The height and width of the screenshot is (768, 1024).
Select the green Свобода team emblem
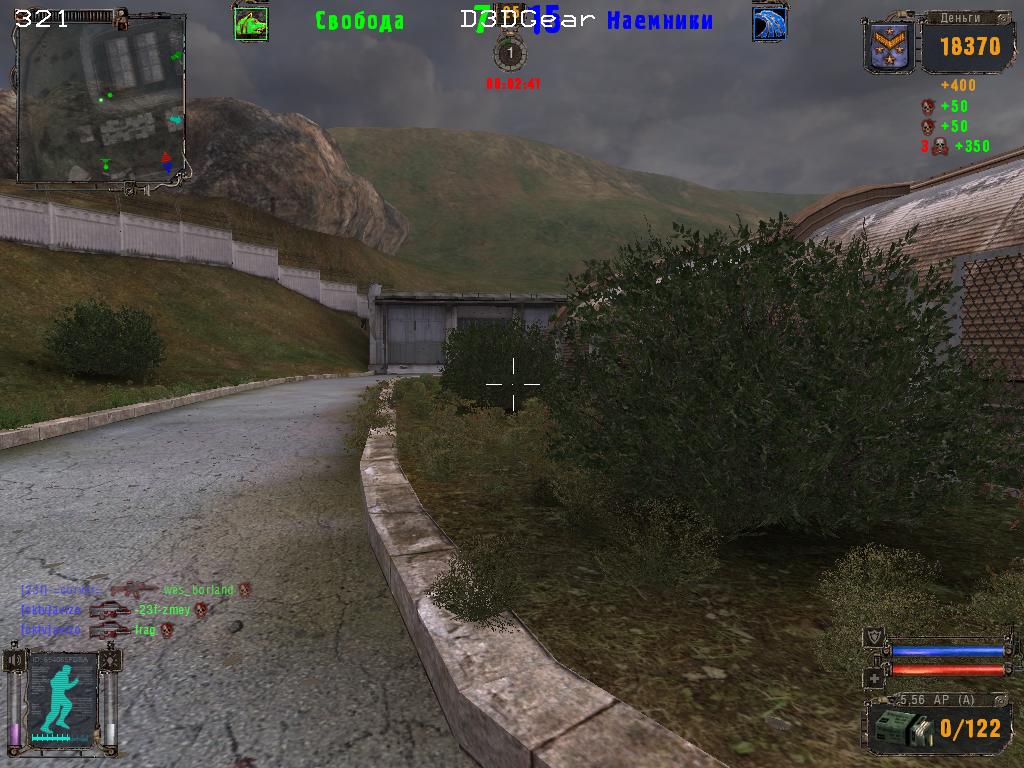click(250, 23)
